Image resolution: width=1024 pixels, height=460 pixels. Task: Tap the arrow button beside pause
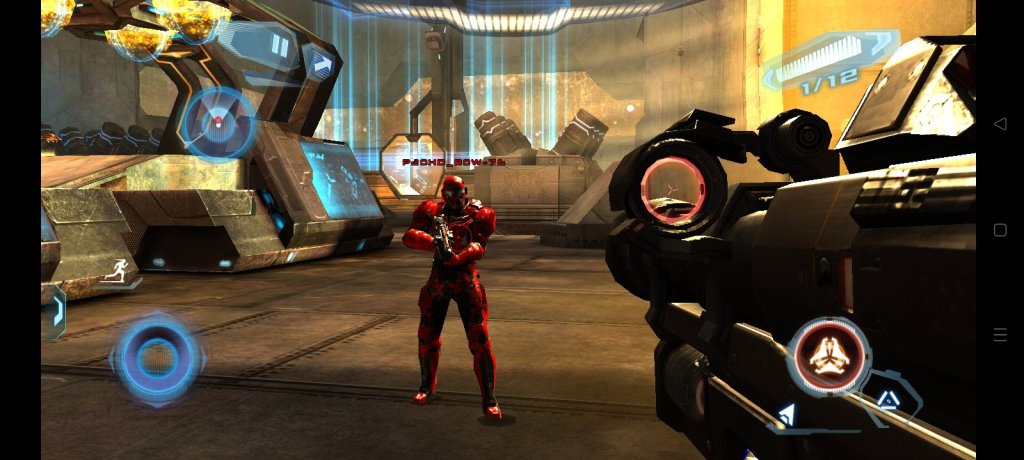322,63
